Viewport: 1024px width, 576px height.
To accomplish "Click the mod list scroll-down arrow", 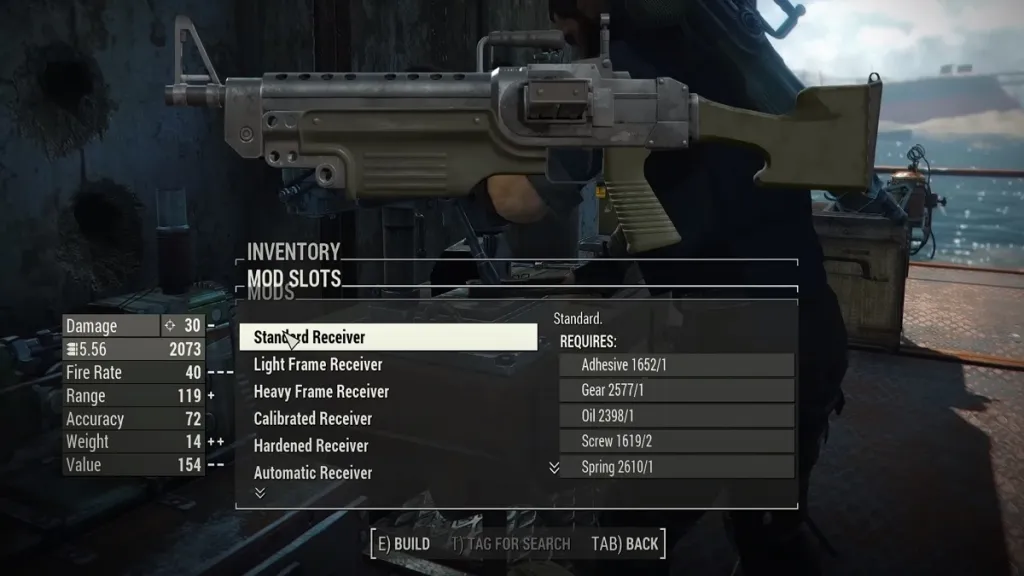I will click(260, 493).
